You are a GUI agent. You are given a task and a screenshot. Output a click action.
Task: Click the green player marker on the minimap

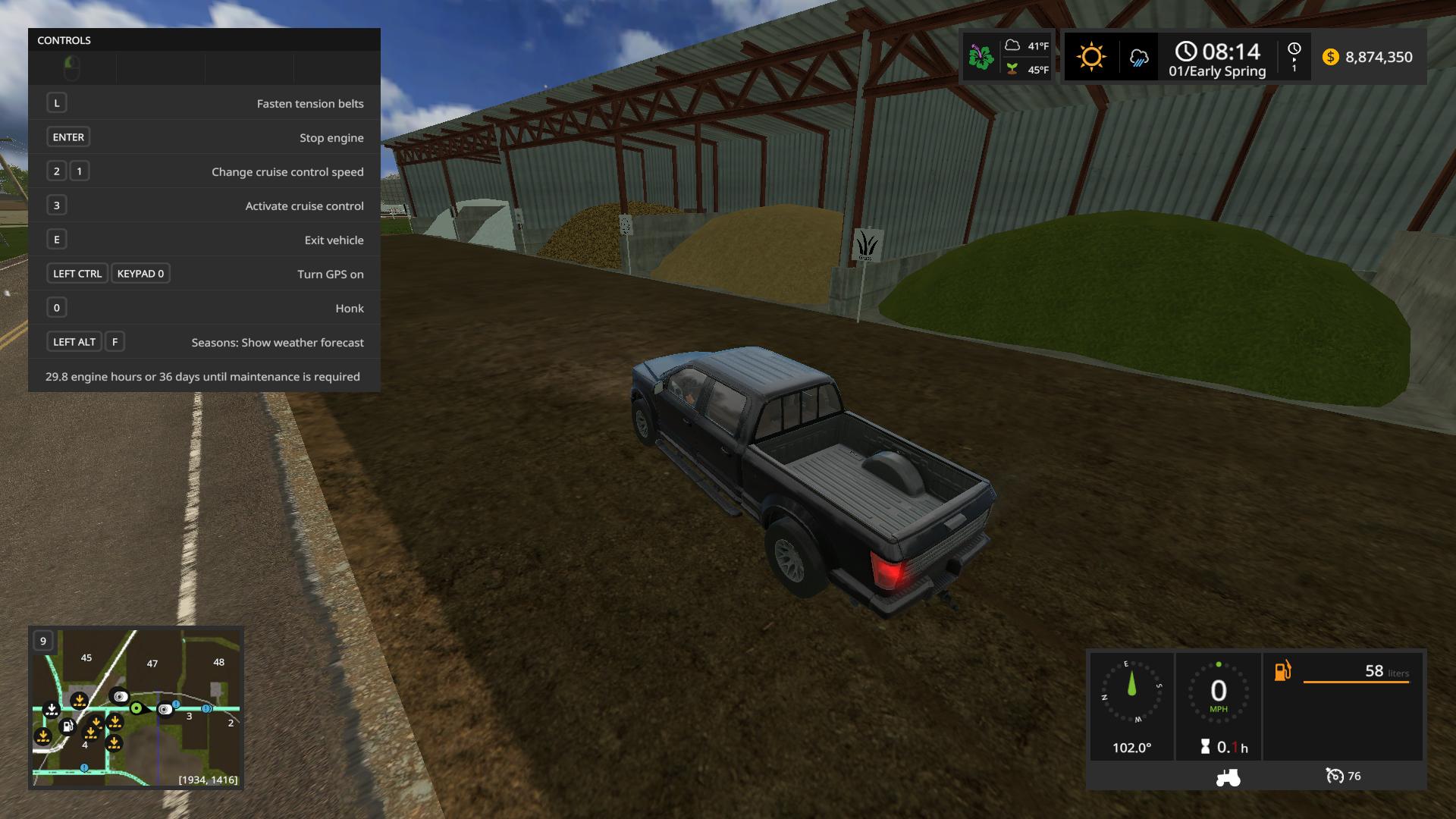click(136, 708)
